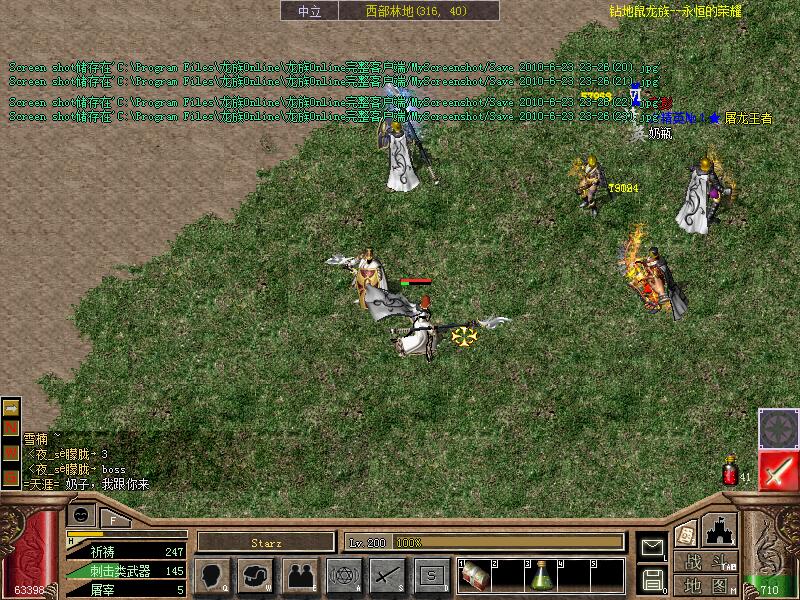Select the grey circular skill icon above the sword
The width and height of the screenshot is (800, 600).
click(x=777, y=428)
